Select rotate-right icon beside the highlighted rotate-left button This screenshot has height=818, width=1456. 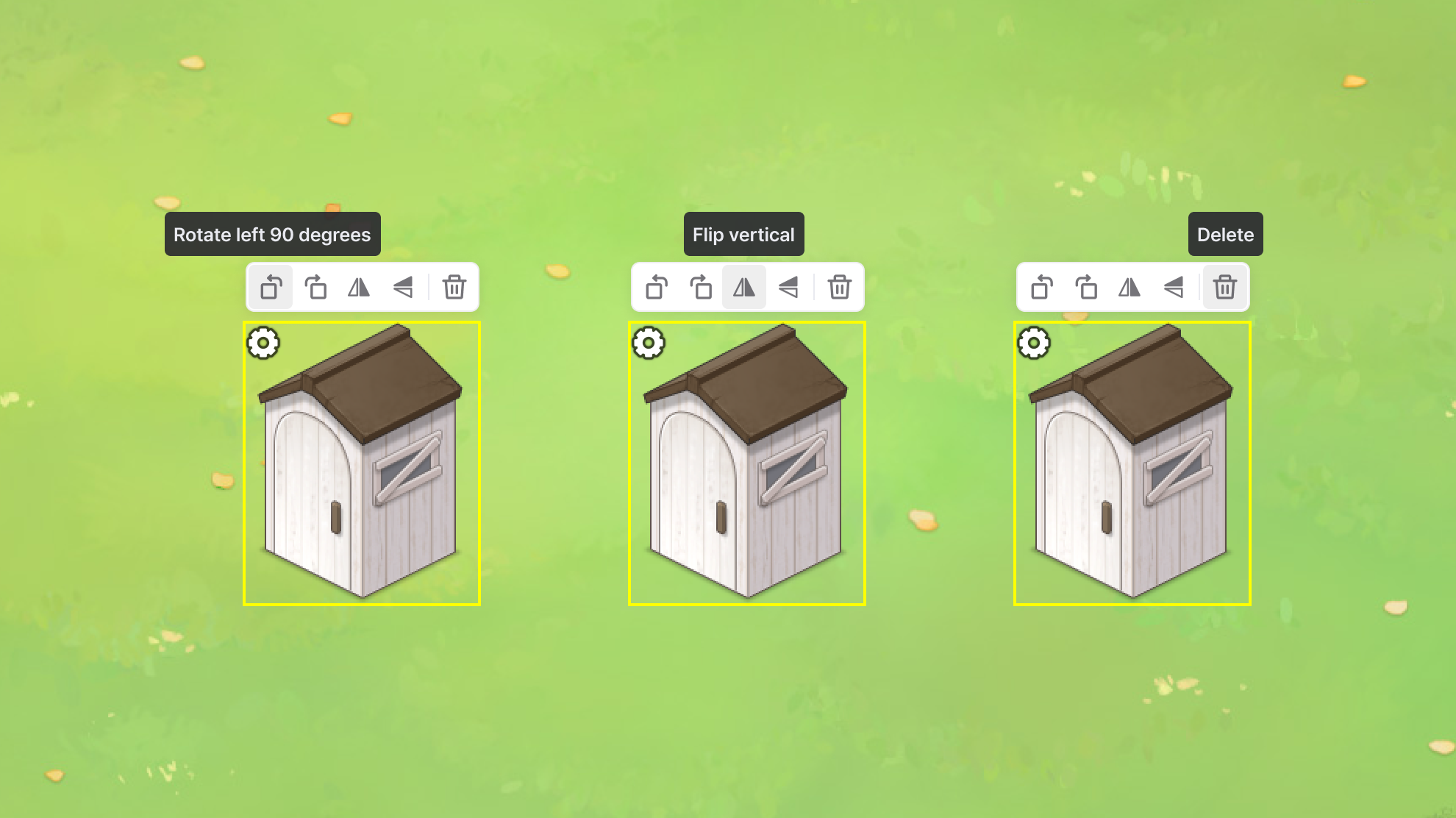315,287
